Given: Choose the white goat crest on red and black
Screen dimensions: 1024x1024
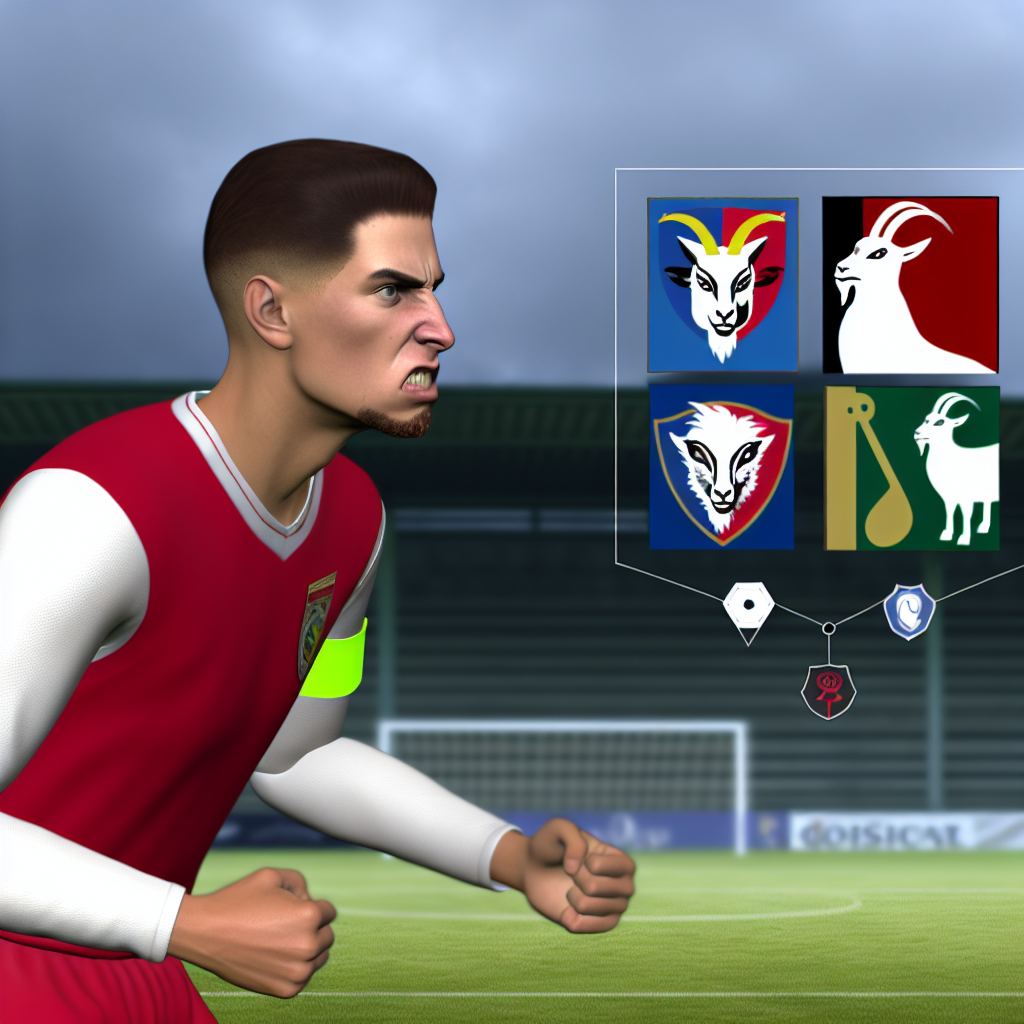Looking at the screenshot, I should [x=910, y=285].
